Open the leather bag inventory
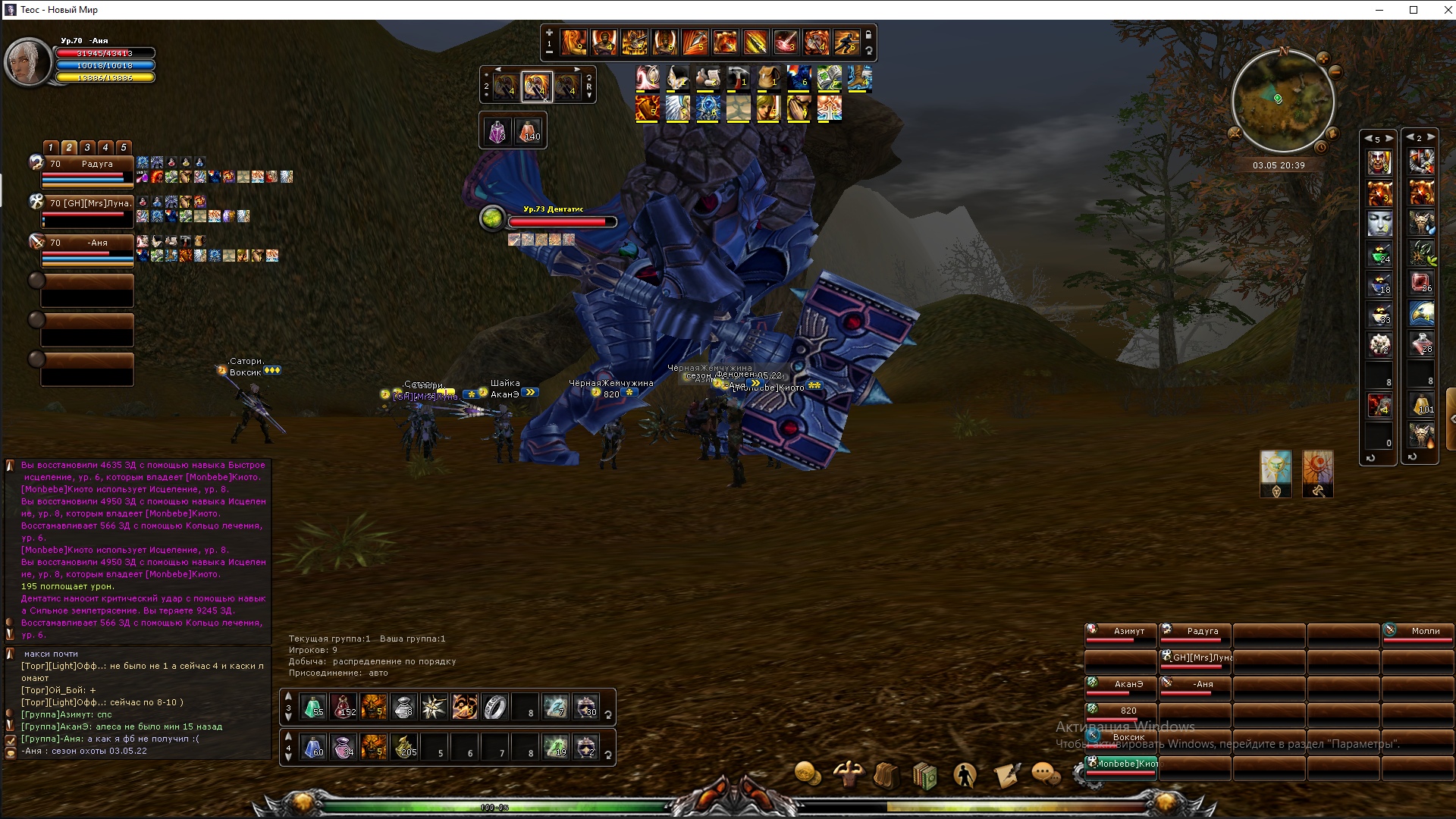 point(886,776)
